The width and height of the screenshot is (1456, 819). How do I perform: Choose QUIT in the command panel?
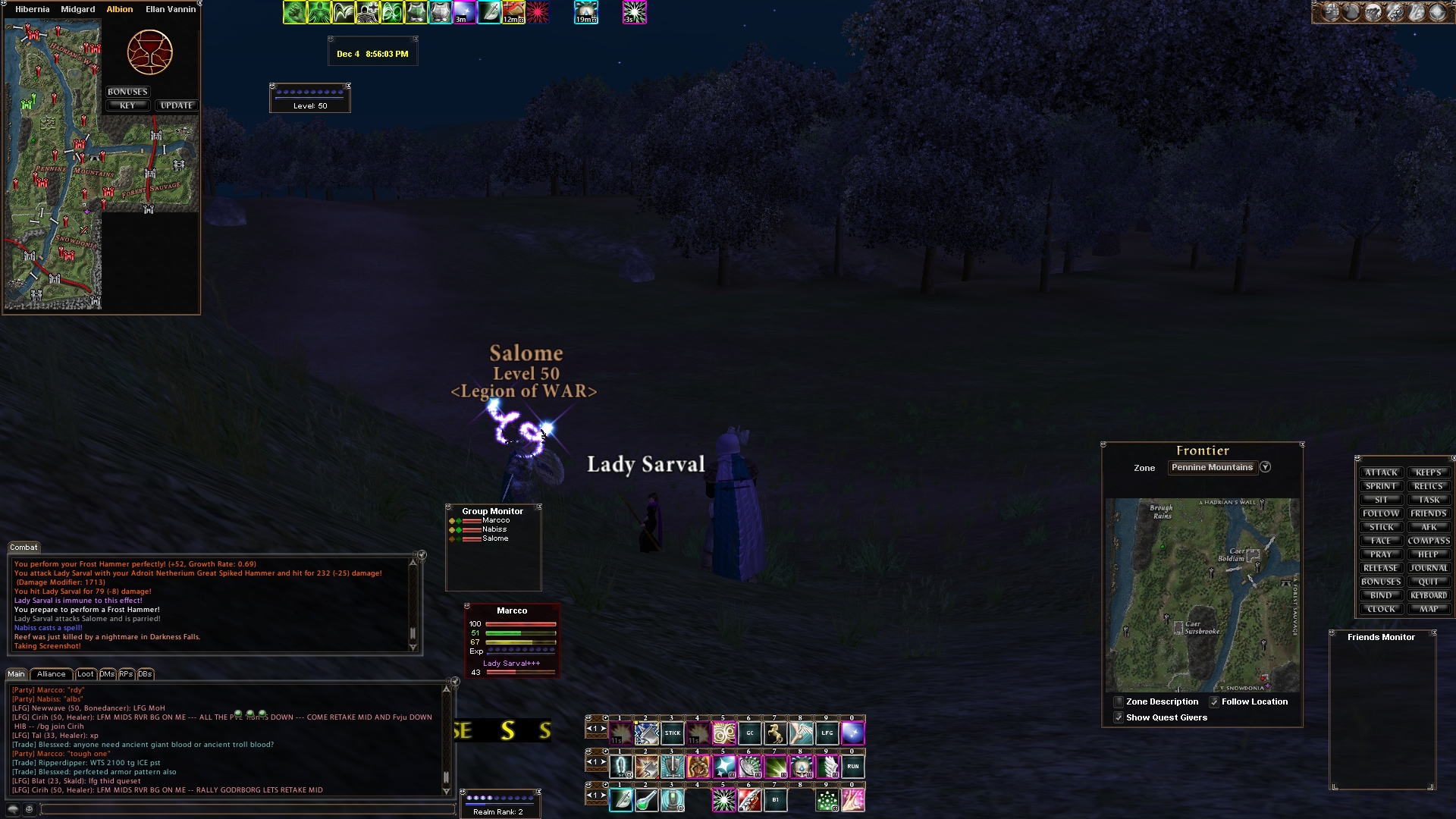[x=1429, y=582]
